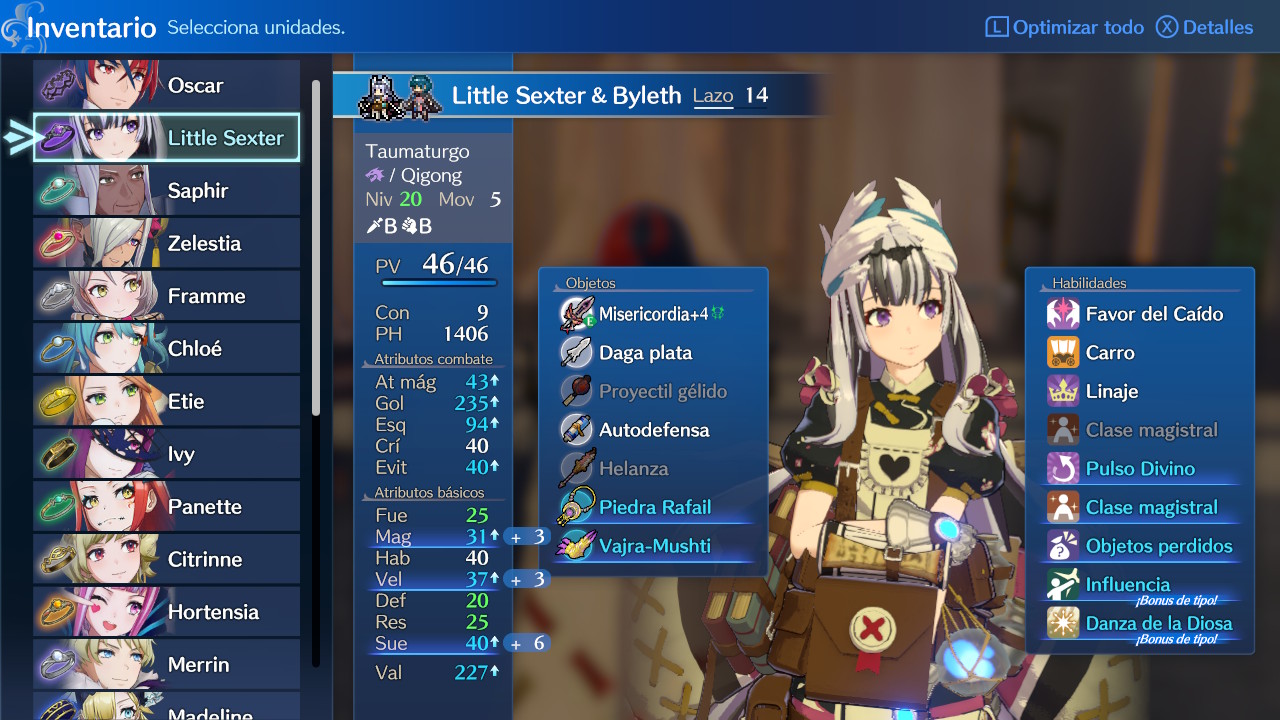
Task: Pick Framme in the inventory list
Action: (167, 296)
